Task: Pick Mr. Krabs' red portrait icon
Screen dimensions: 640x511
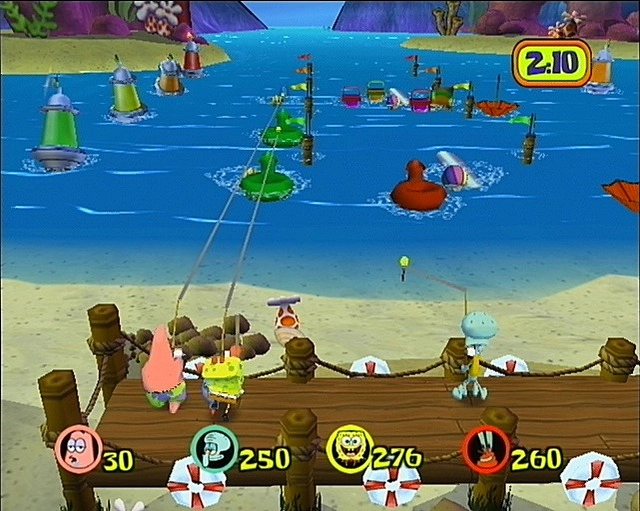Action: pyautogui.click(x=485, y=448)
